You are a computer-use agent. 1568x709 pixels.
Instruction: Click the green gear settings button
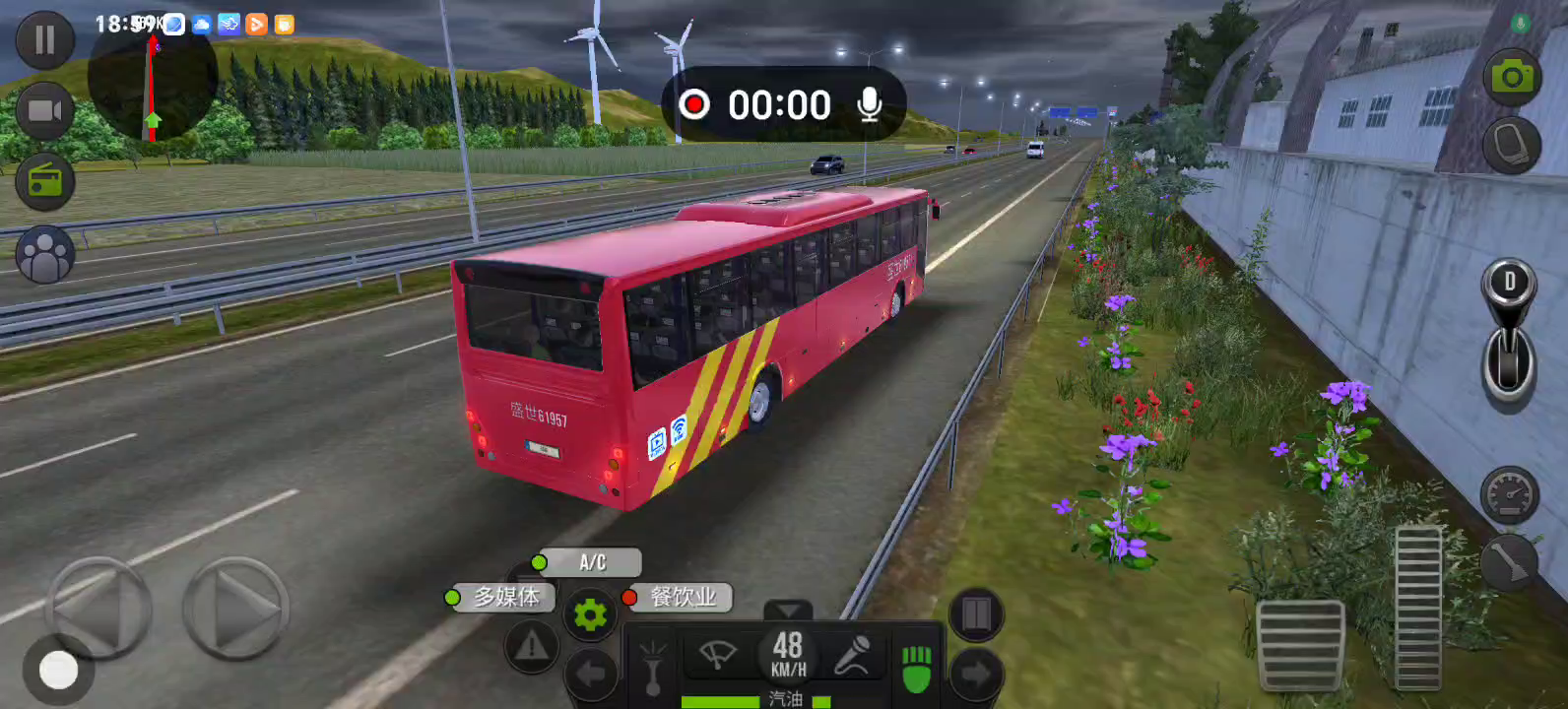(x=590, y=615)
